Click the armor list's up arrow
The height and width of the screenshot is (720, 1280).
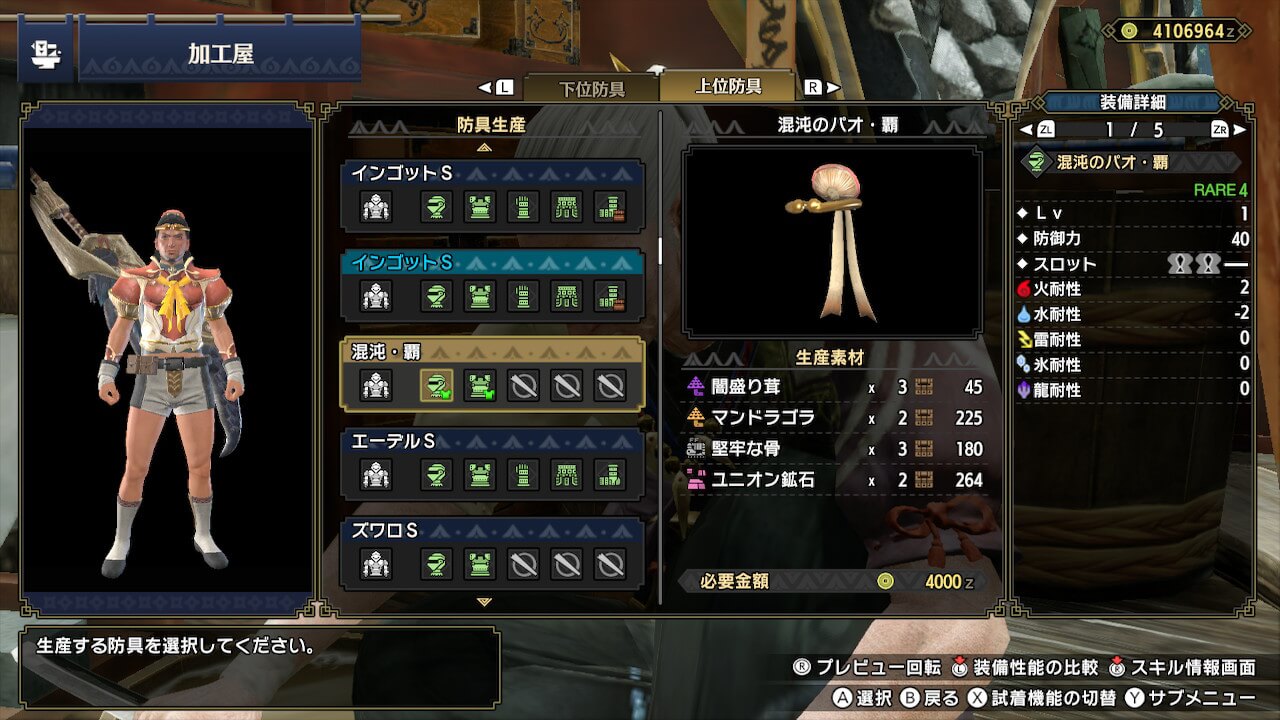[x=485, y=147]
